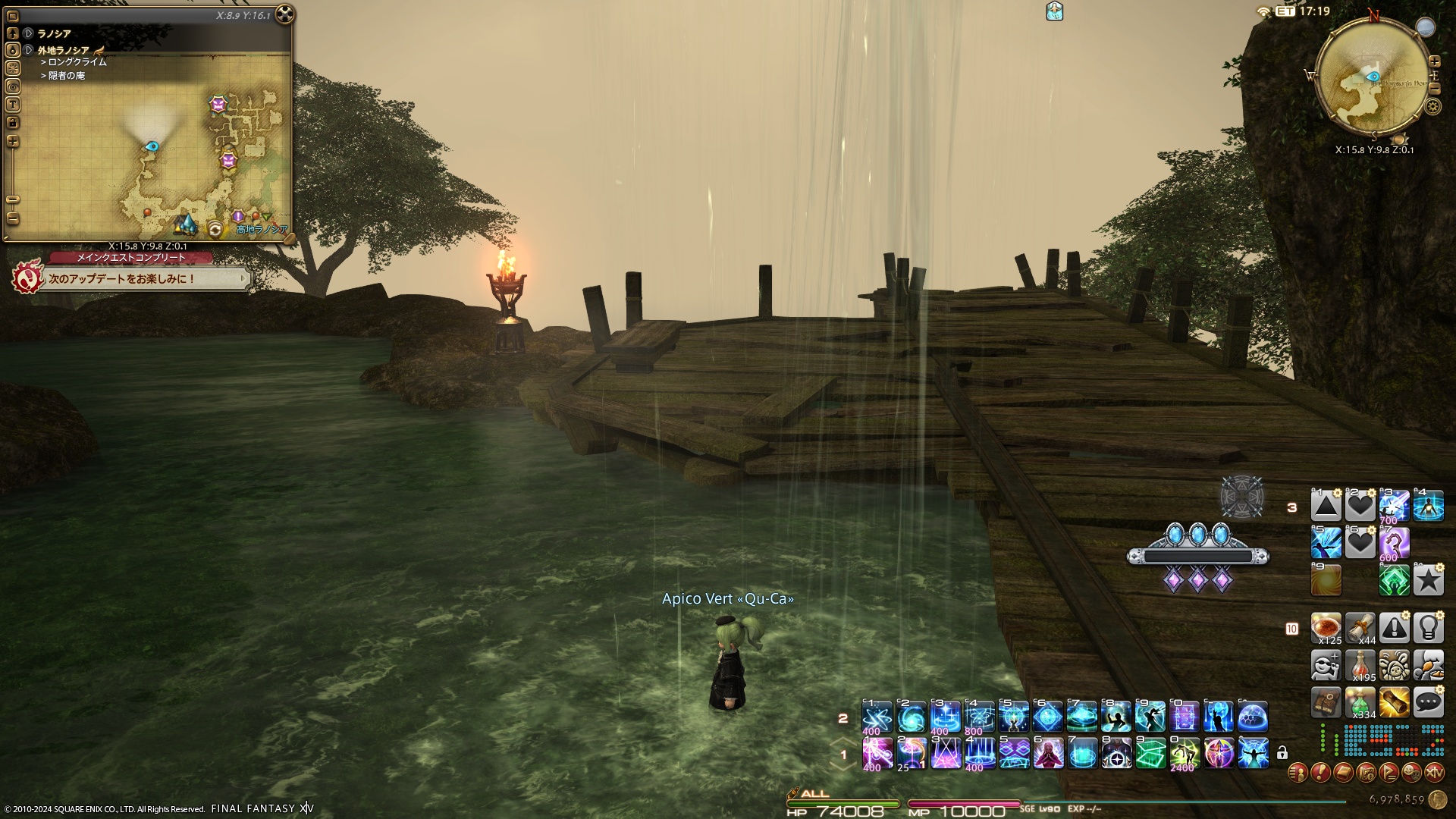Screen dimensions: 1456x819
Task: Zoom out on the large map
Action: (x=13, y=218)
